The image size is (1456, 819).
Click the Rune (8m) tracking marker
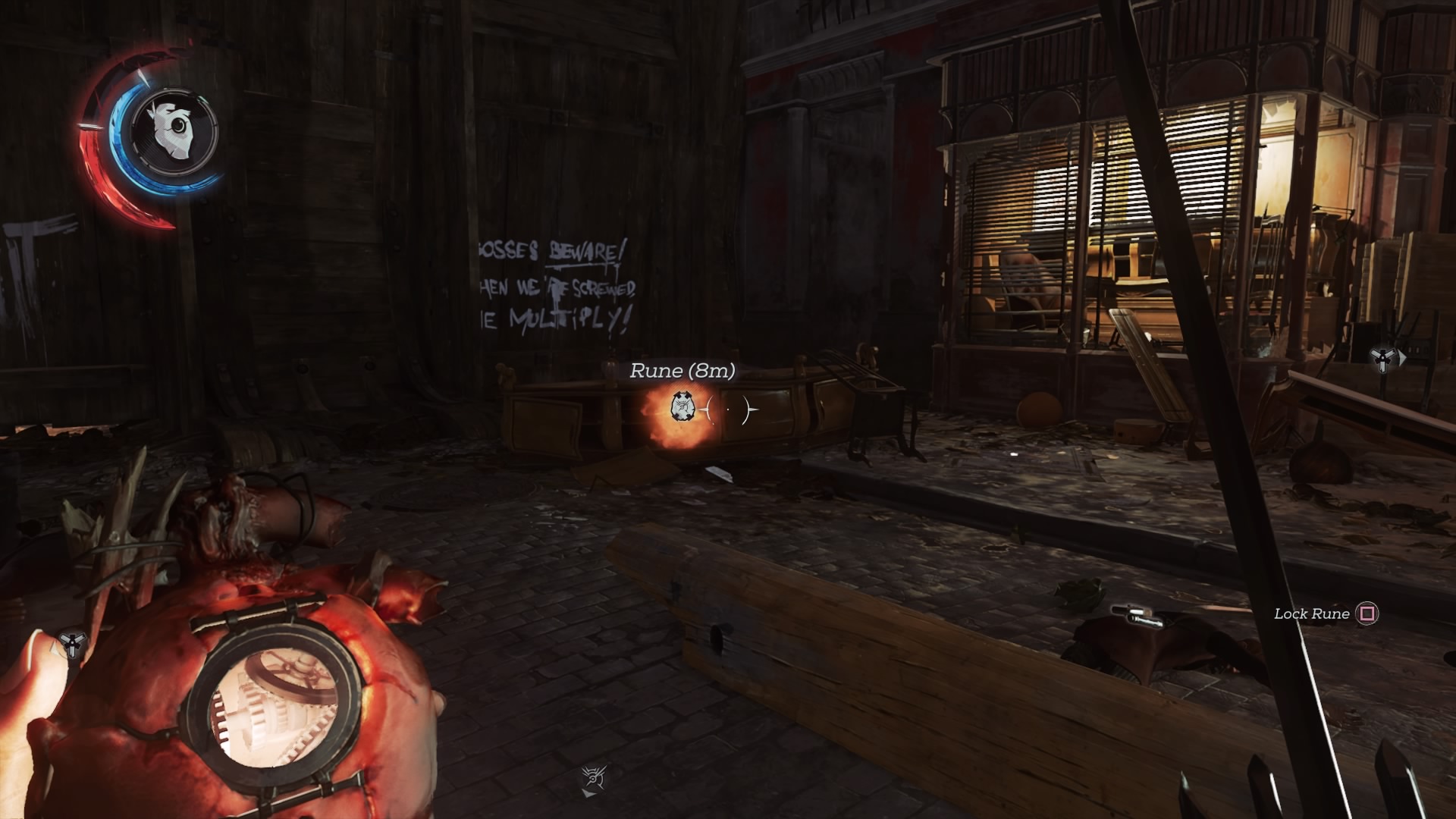coord(682,408)
